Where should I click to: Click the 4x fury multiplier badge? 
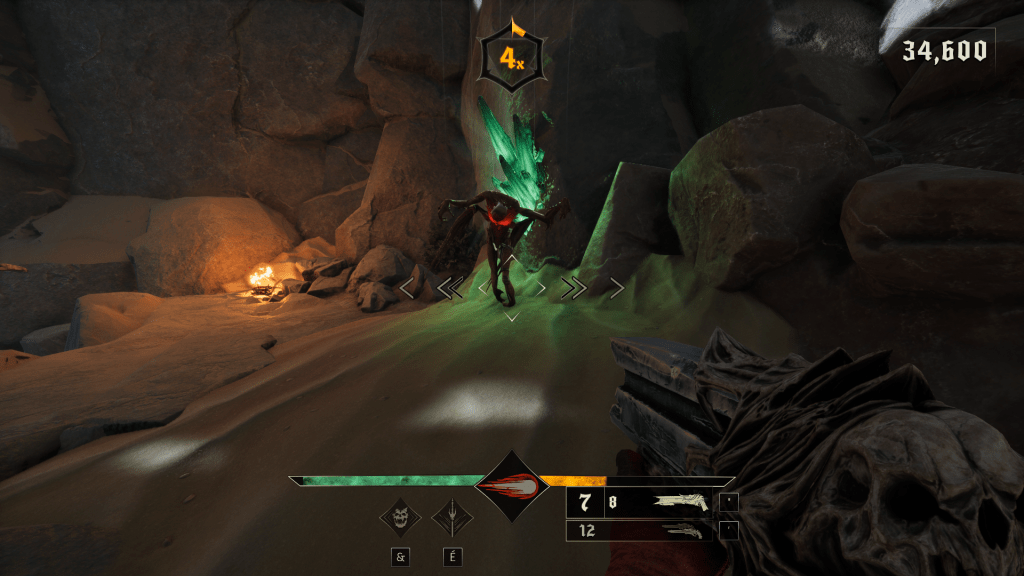pyautogui.click(x=512, y=60)
